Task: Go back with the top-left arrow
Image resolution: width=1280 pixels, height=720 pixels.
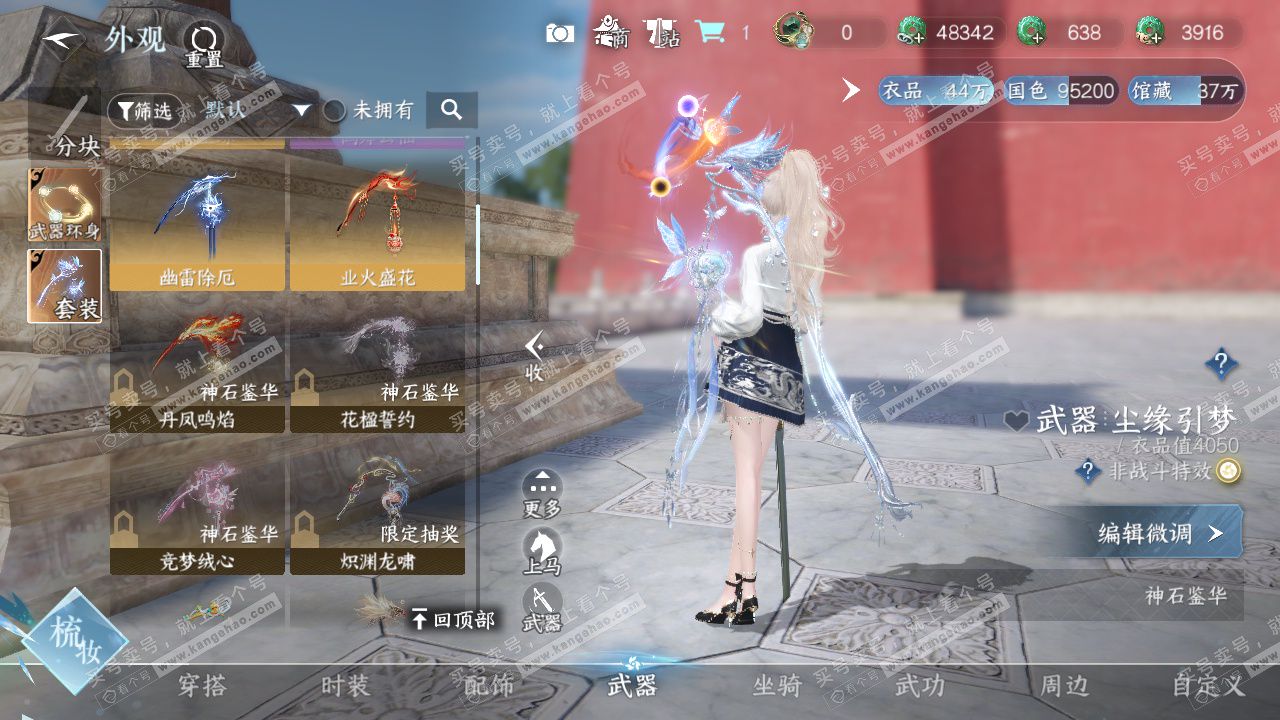Action: [x=62, y=40]
